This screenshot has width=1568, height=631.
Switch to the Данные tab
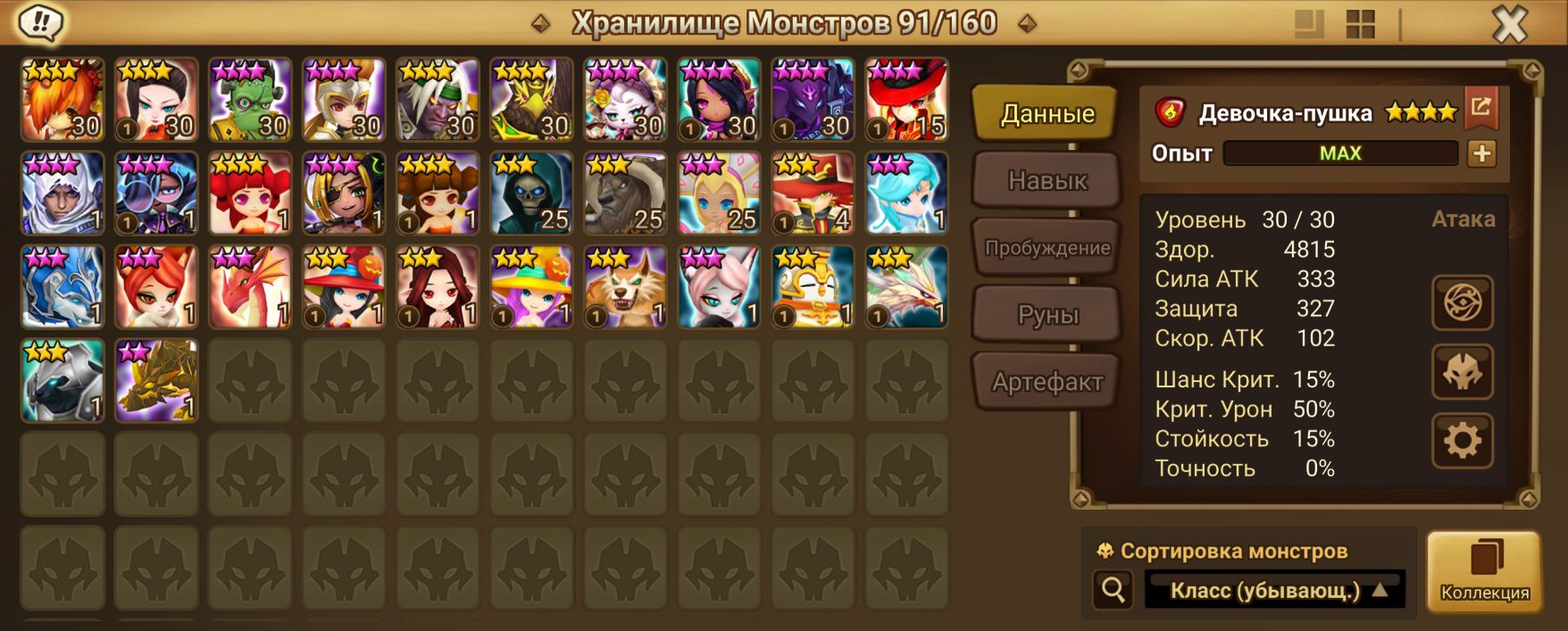point(1046,113)
